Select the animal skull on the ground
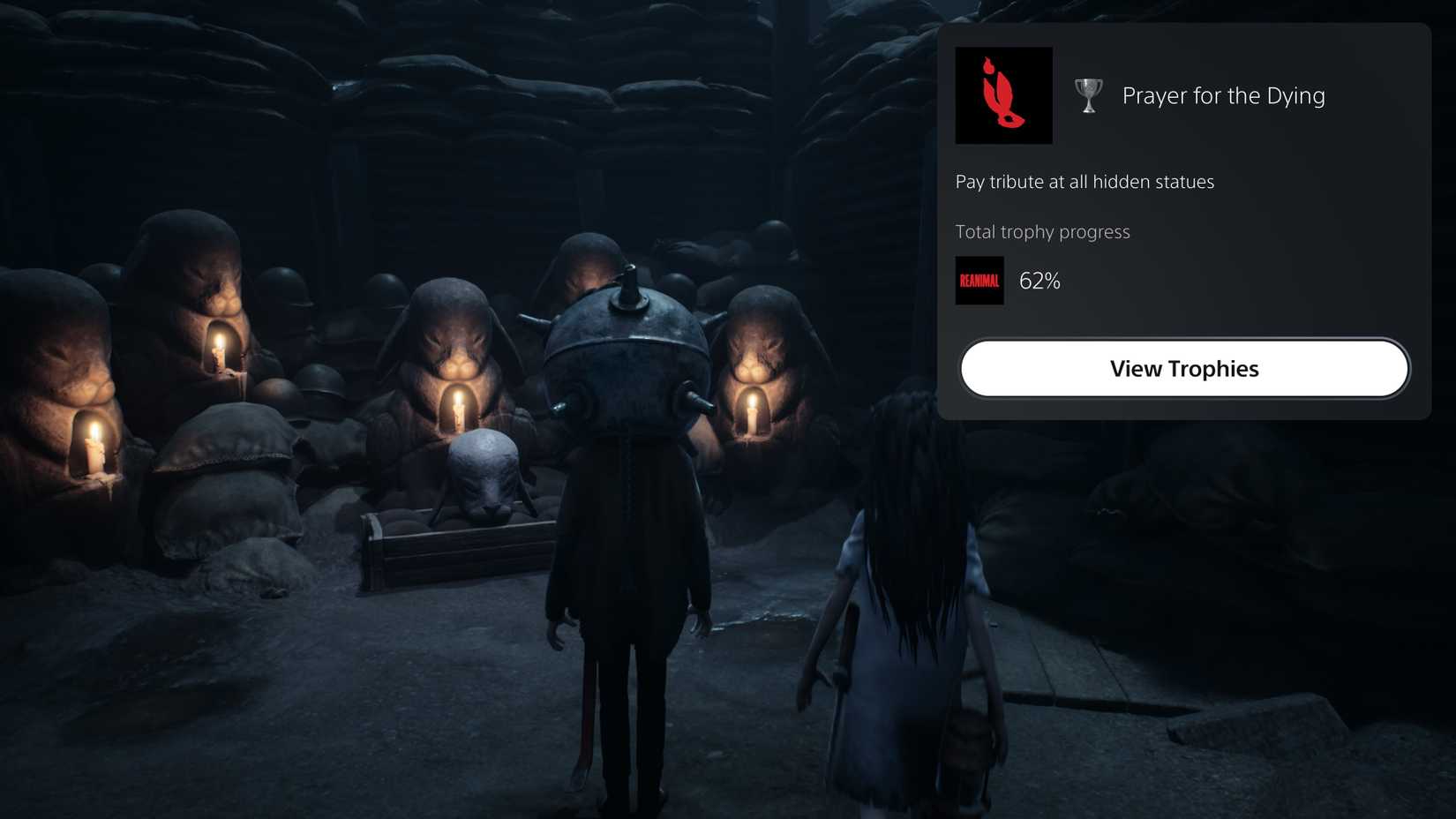Viewport: 1456px width, 819px height. (485, 477)
